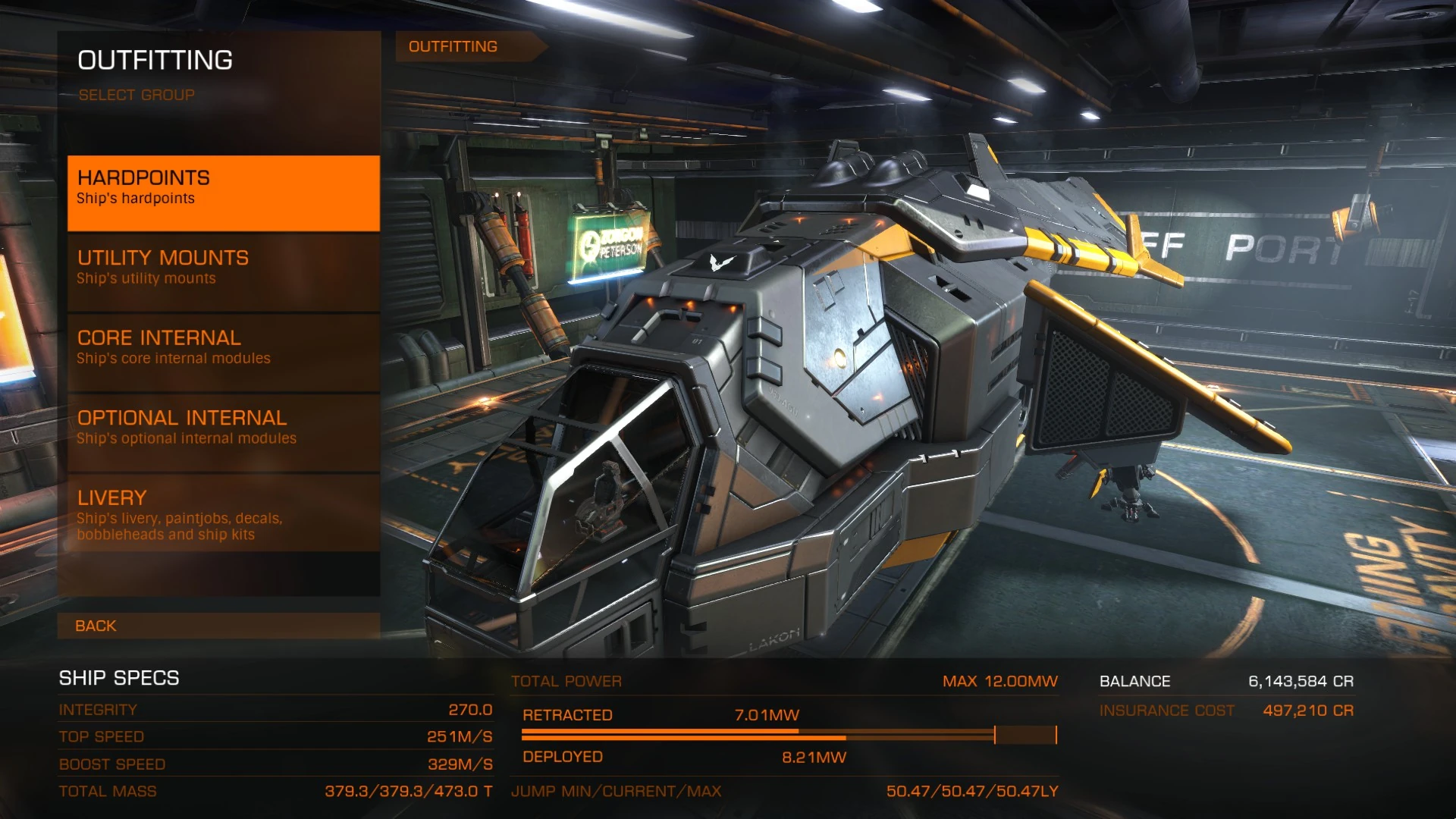Click the Back button

coord(218,626)
